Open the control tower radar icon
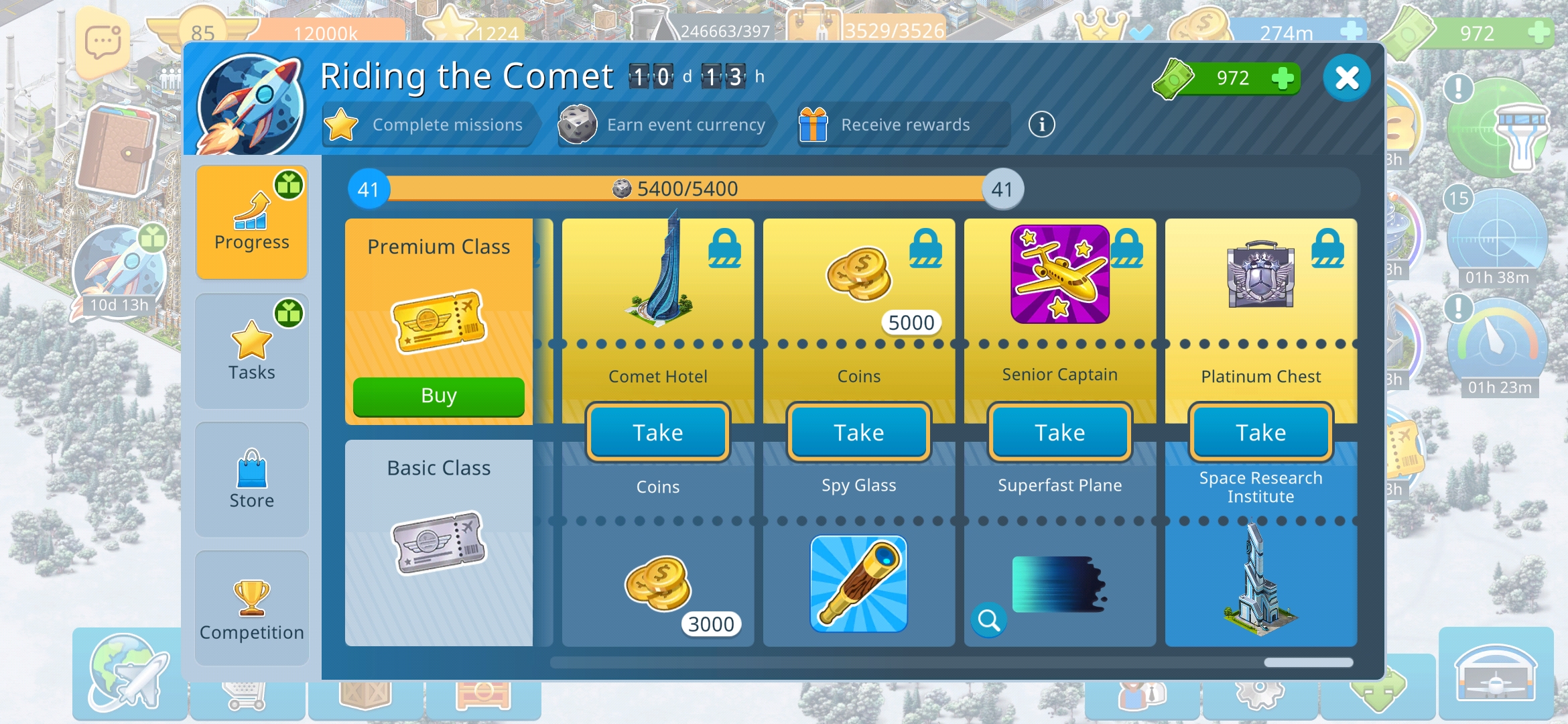This screenshot has width=1568, height=724. click(x=1498, y=127)
